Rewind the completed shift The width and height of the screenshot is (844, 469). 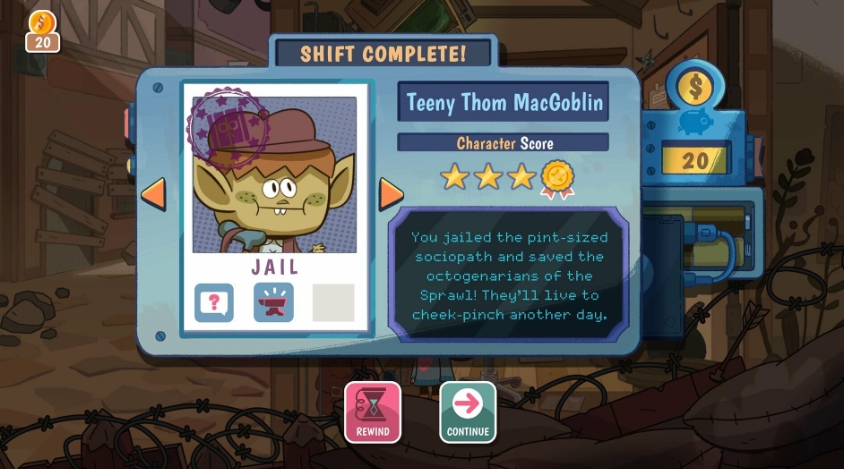pyautogui.click(x=373, y=411)
